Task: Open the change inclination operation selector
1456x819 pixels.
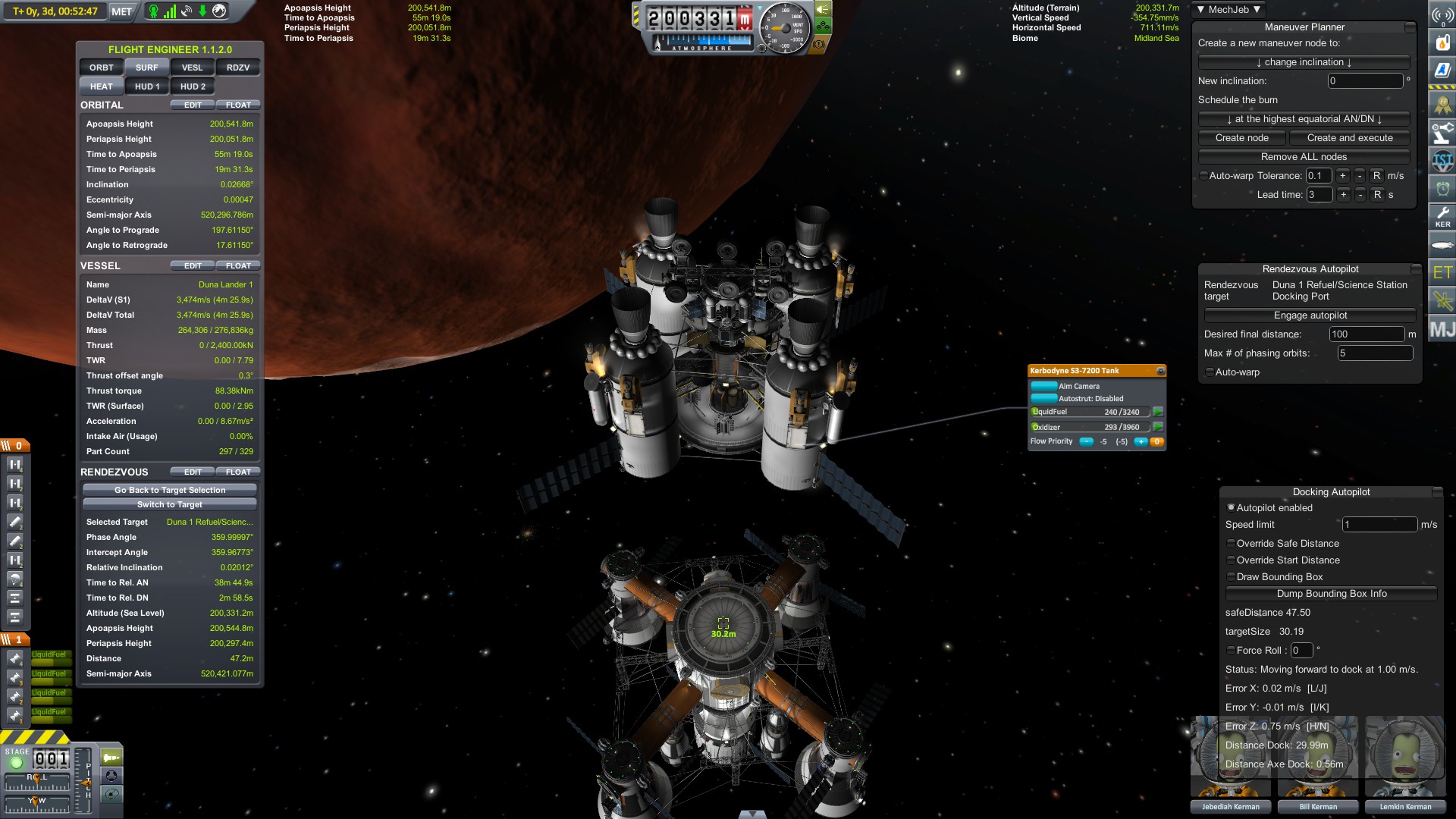Action: 1304,62
